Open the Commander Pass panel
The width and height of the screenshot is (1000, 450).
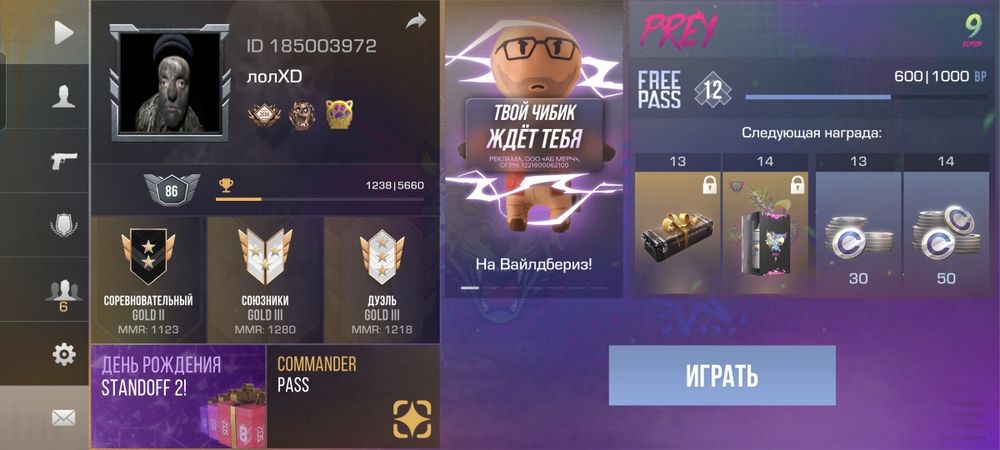[353, 396]
